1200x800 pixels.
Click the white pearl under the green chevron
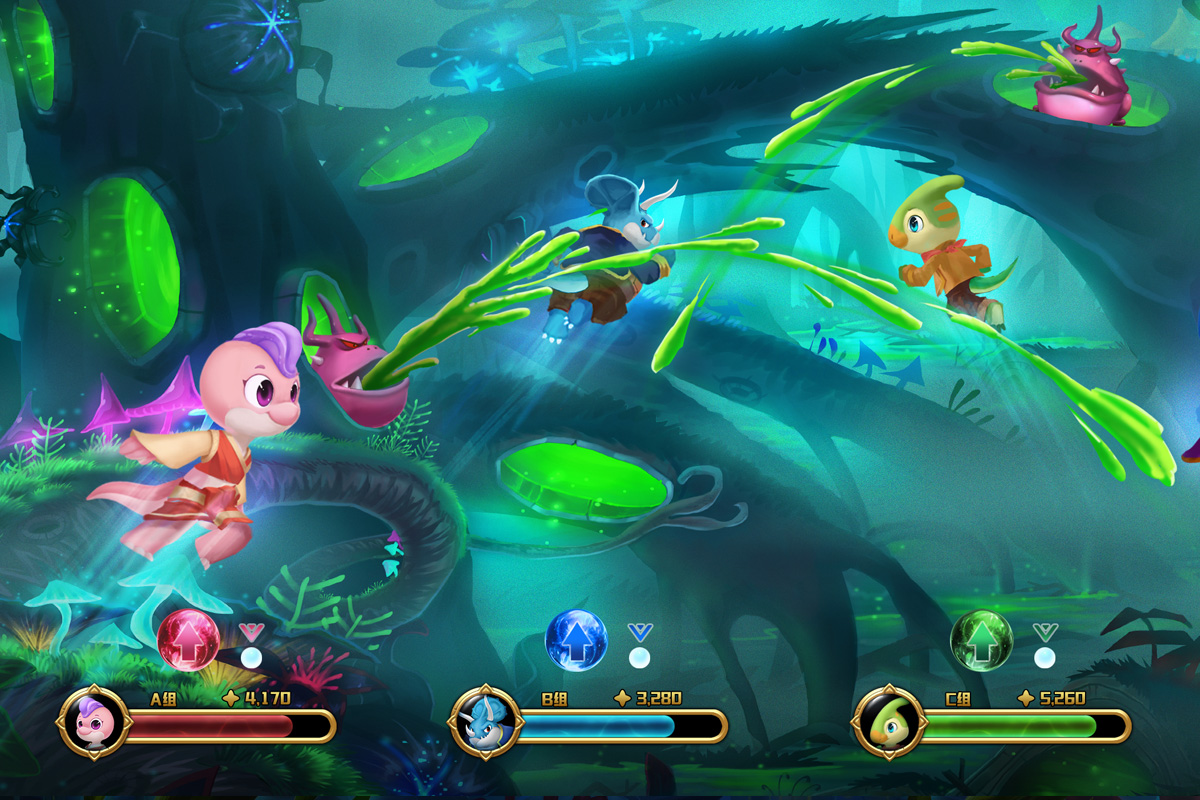[1045, 657]
